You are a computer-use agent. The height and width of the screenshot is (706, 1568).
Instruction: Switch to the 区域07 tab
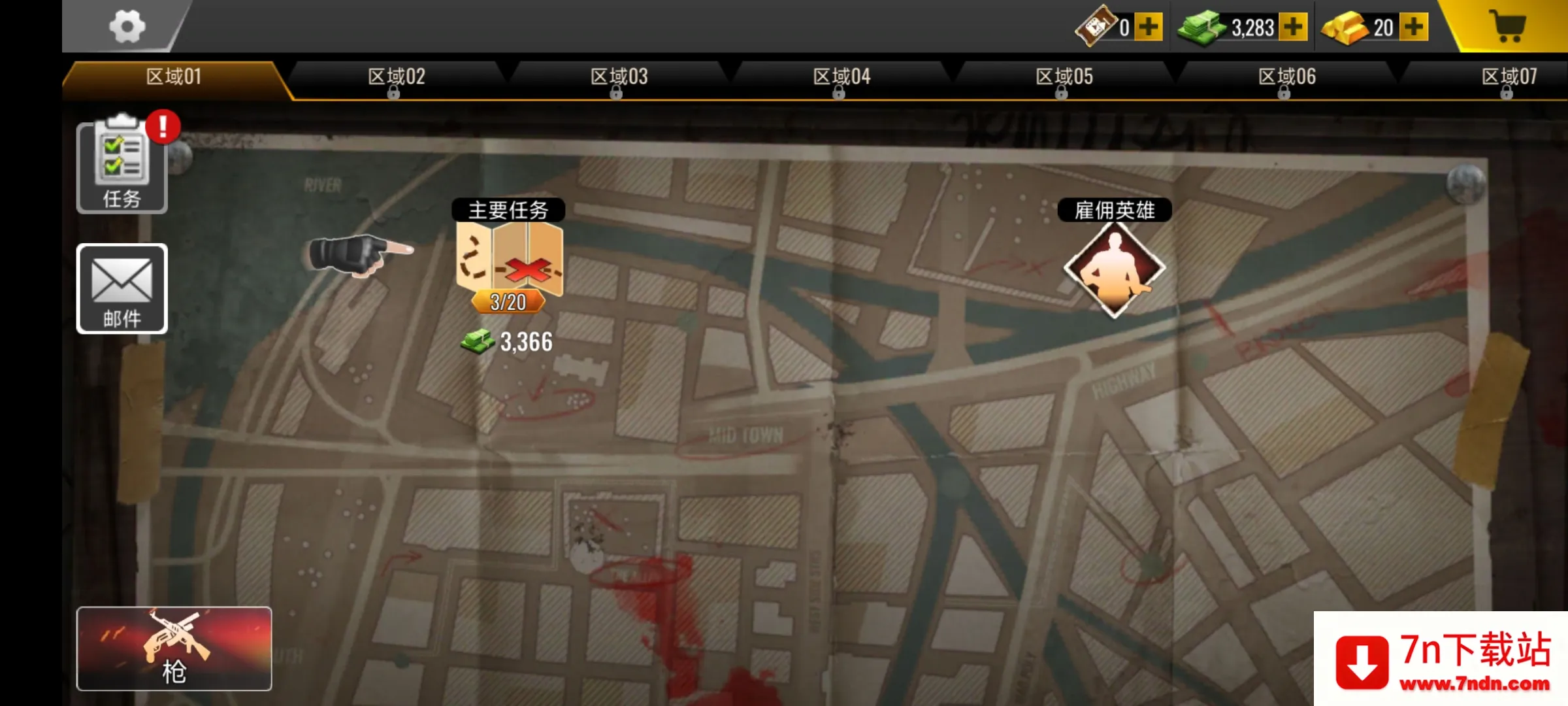pyautogui.click(x=1509, y=77)
